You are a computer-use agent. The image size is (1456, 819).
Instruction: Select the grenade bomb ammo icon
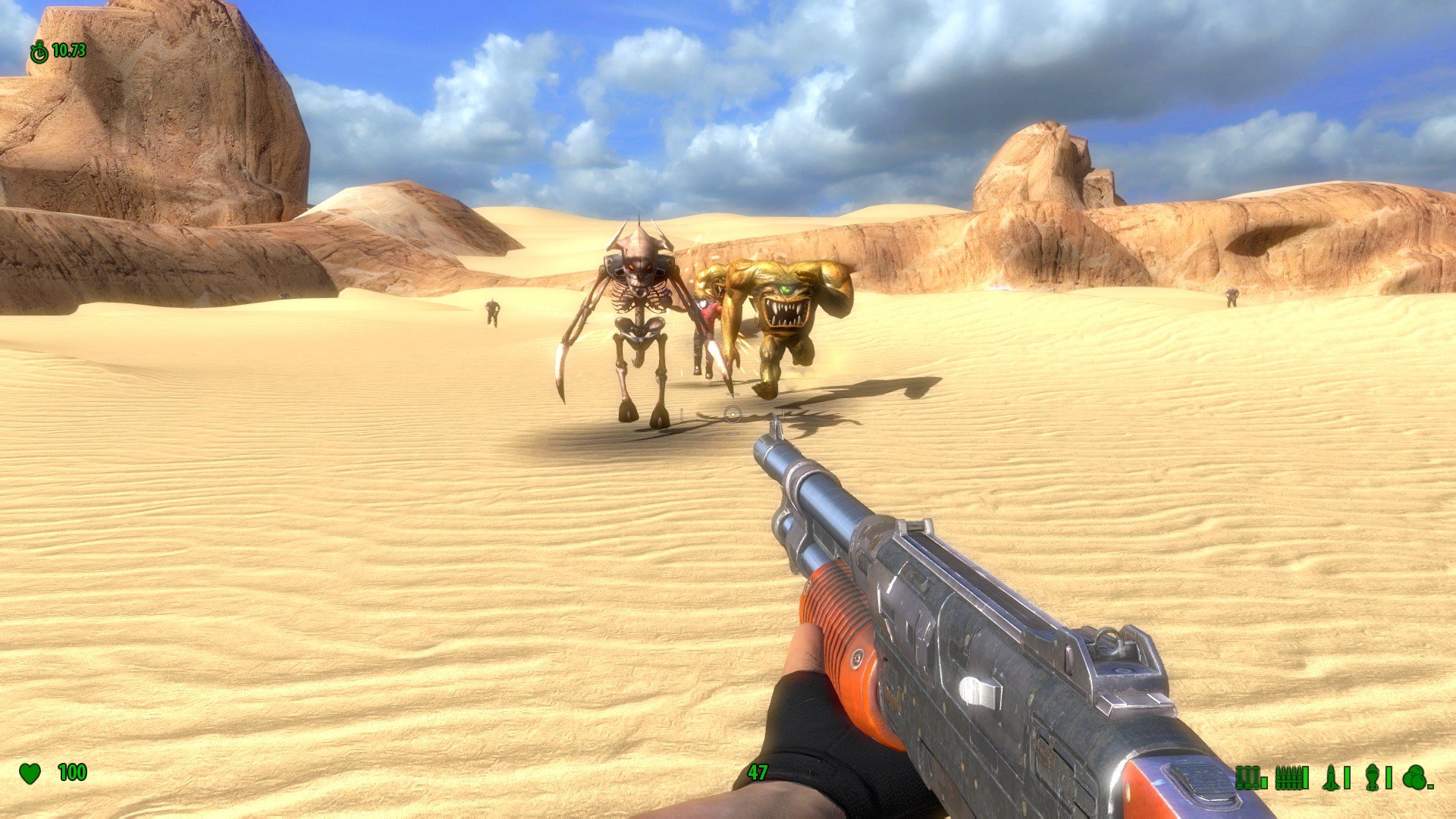[1371, 777]
